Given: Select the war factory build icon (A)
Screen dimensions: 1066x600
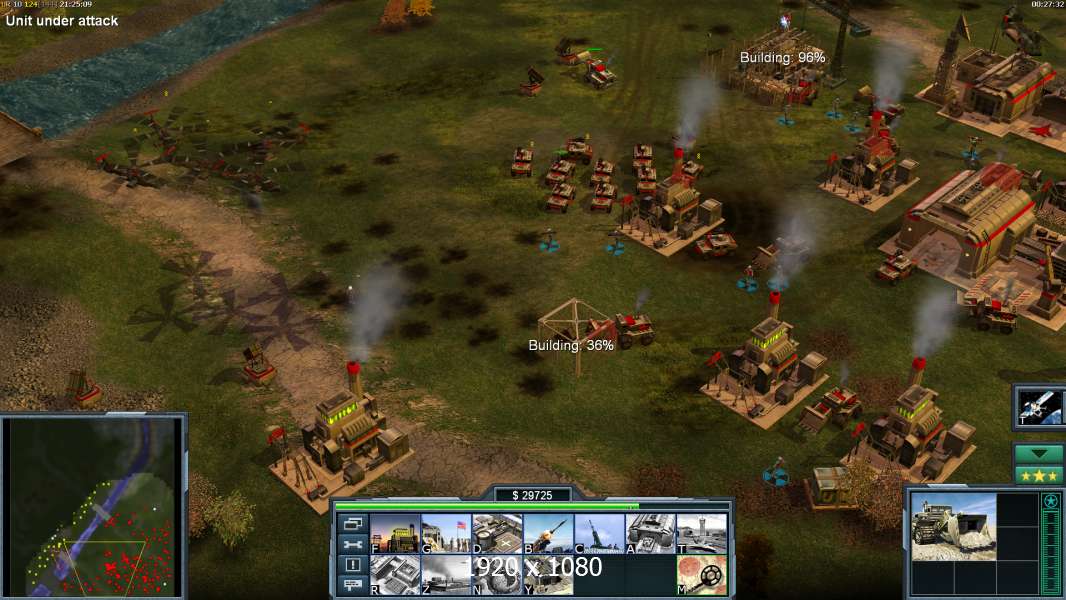Looking at the screenshot, I should [650, 534].
